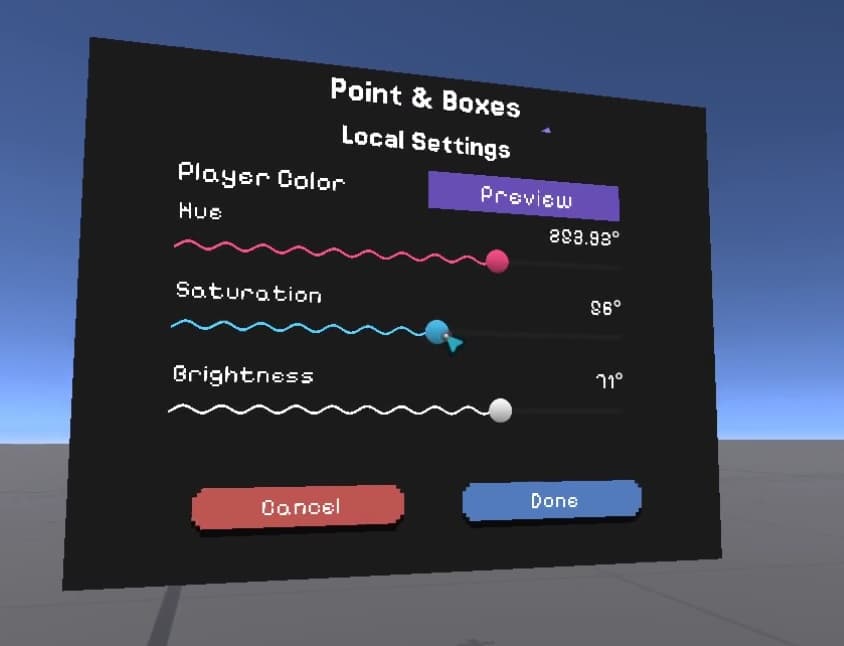Click the white Brightness slider handle

point(501,410)
